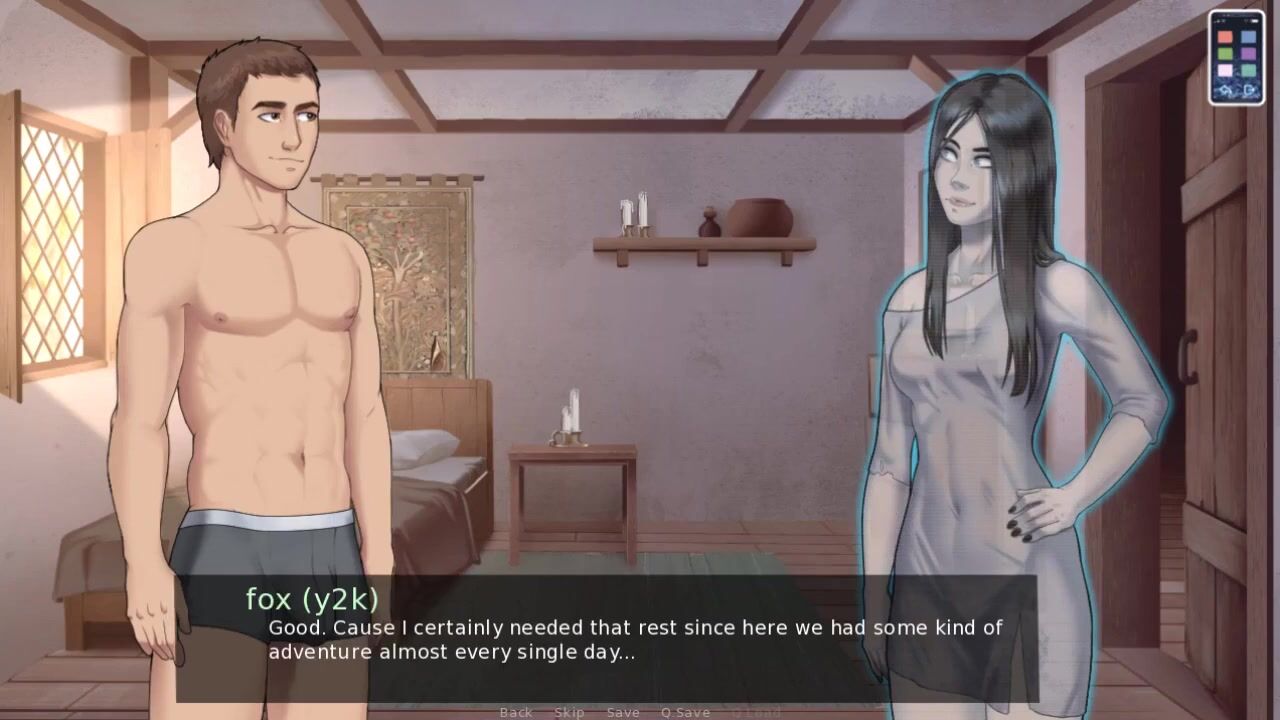Quick save with Q.Save
This screenshot has width=1280, height=720.
coord(685,712)
